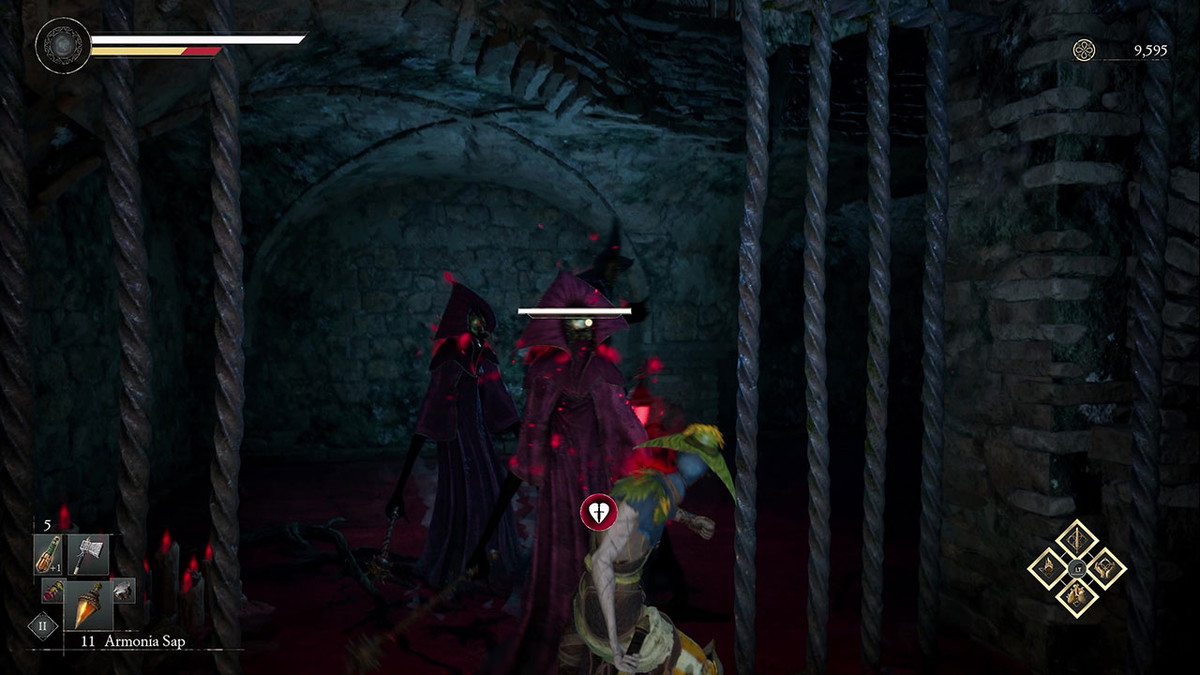Select the silver gauntlet item slot
1200x675 pixels.
coord(122,591)
